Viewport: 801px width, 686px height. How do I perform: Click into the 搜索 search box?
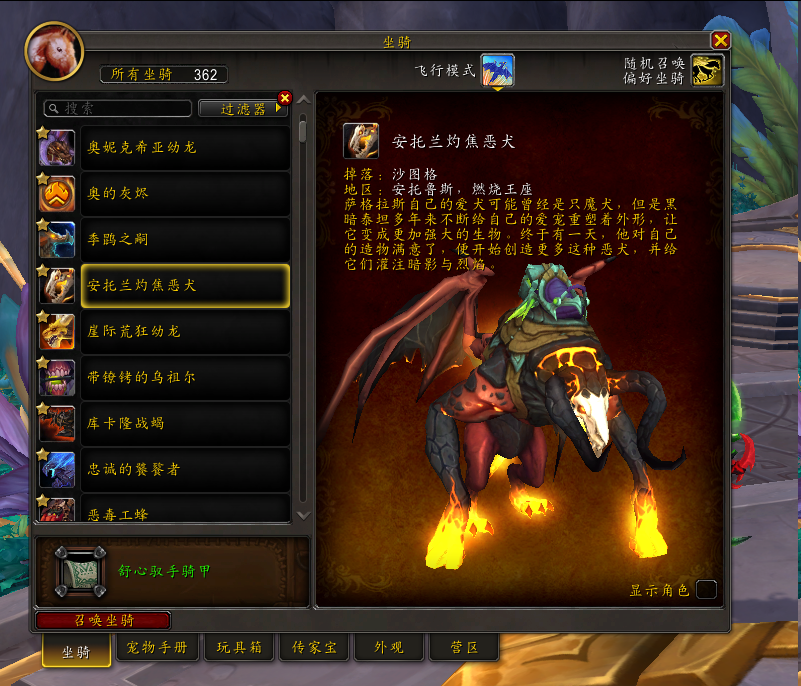tap(117, 108)
